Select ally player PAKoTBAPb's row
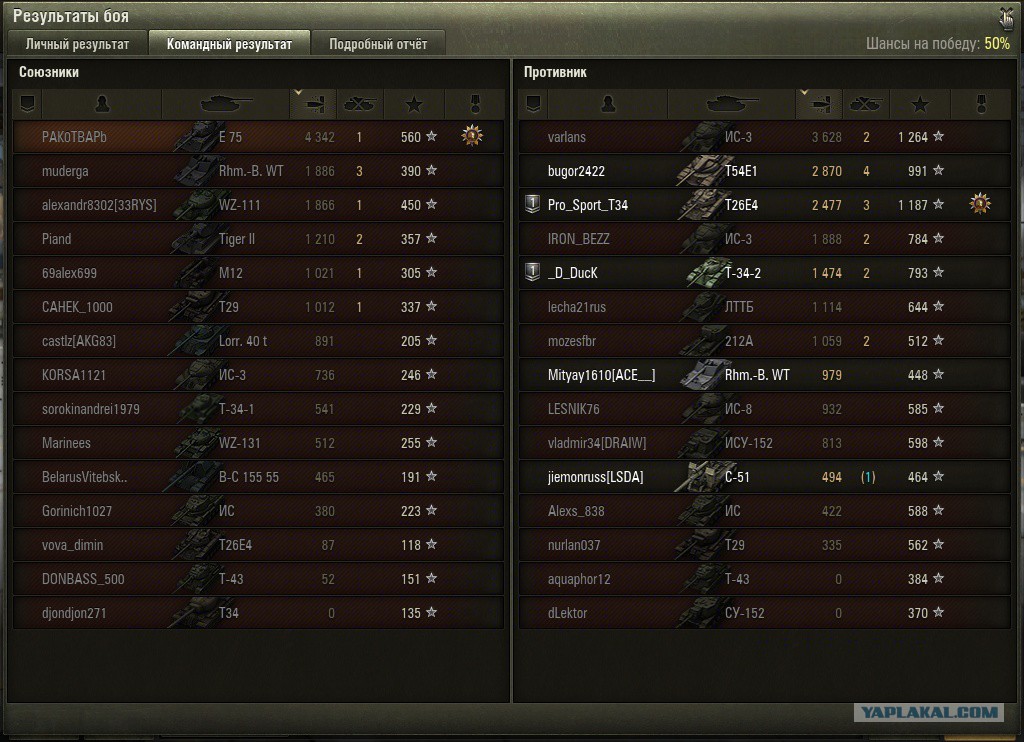The height and width of the screenshot is (742, 1024). [x=258, y=137]
